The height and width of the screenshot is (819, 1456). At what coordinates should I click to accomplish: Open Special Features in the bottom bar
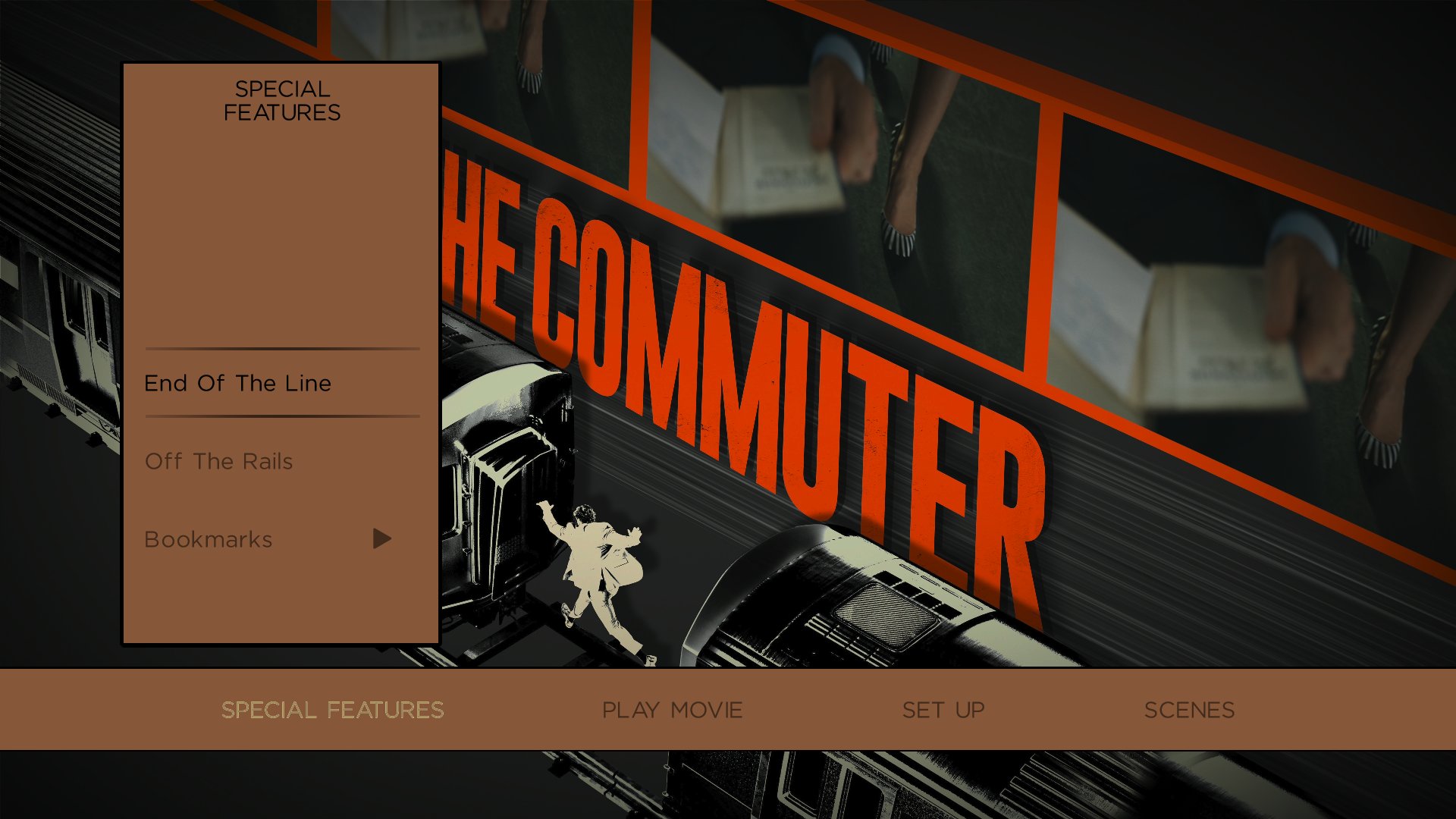(x=332, y=710)
